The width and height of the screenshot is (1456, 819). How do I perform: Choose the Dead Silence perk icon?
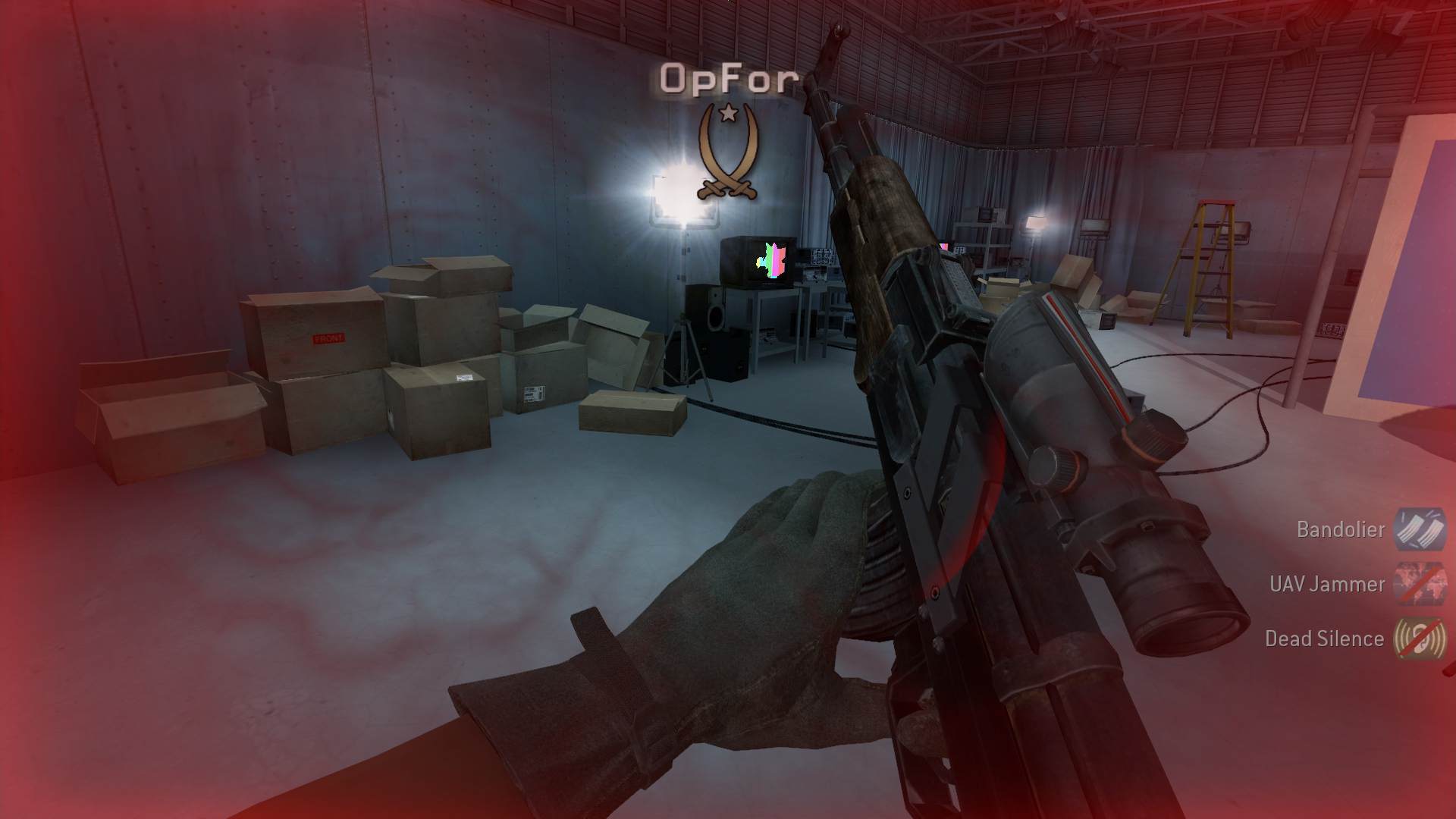pyautogui.click(x=1420, y=638)
